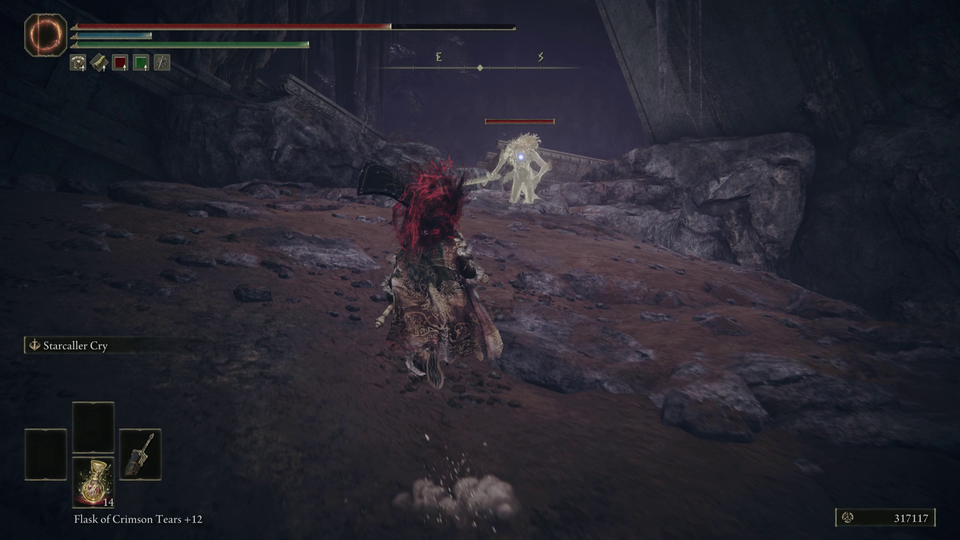
Task: Click the red square buff icon
Action: 120,63
